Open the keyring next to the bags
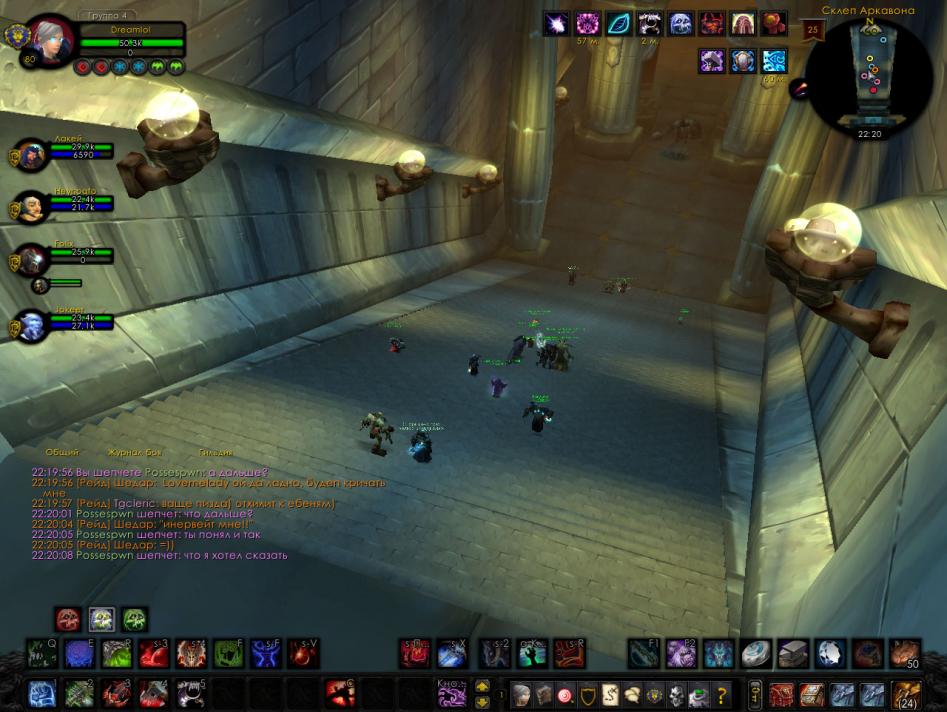 (x=756, y=693)
